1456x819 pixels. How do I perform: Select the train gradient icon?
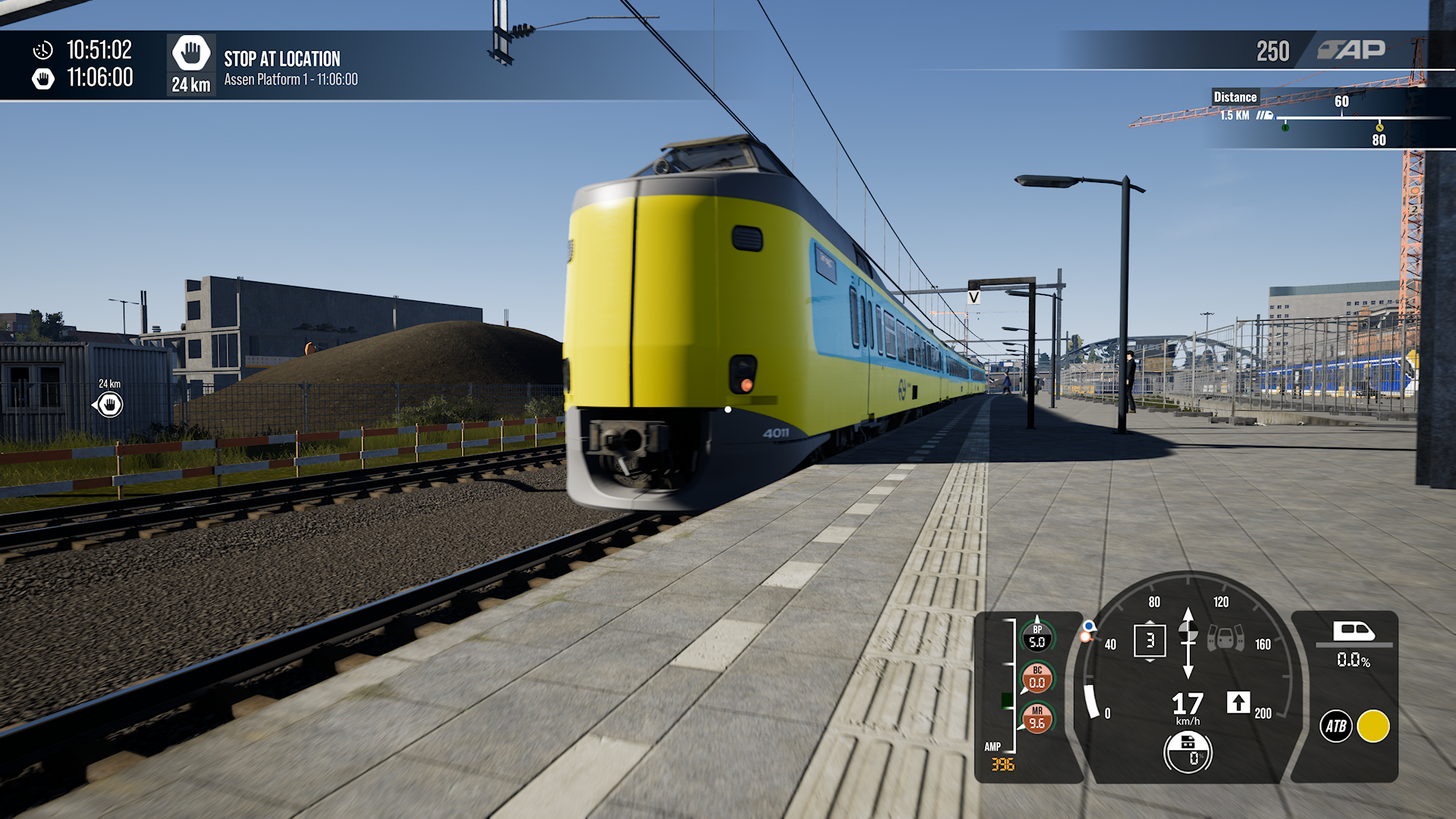tap(1354, 632)
